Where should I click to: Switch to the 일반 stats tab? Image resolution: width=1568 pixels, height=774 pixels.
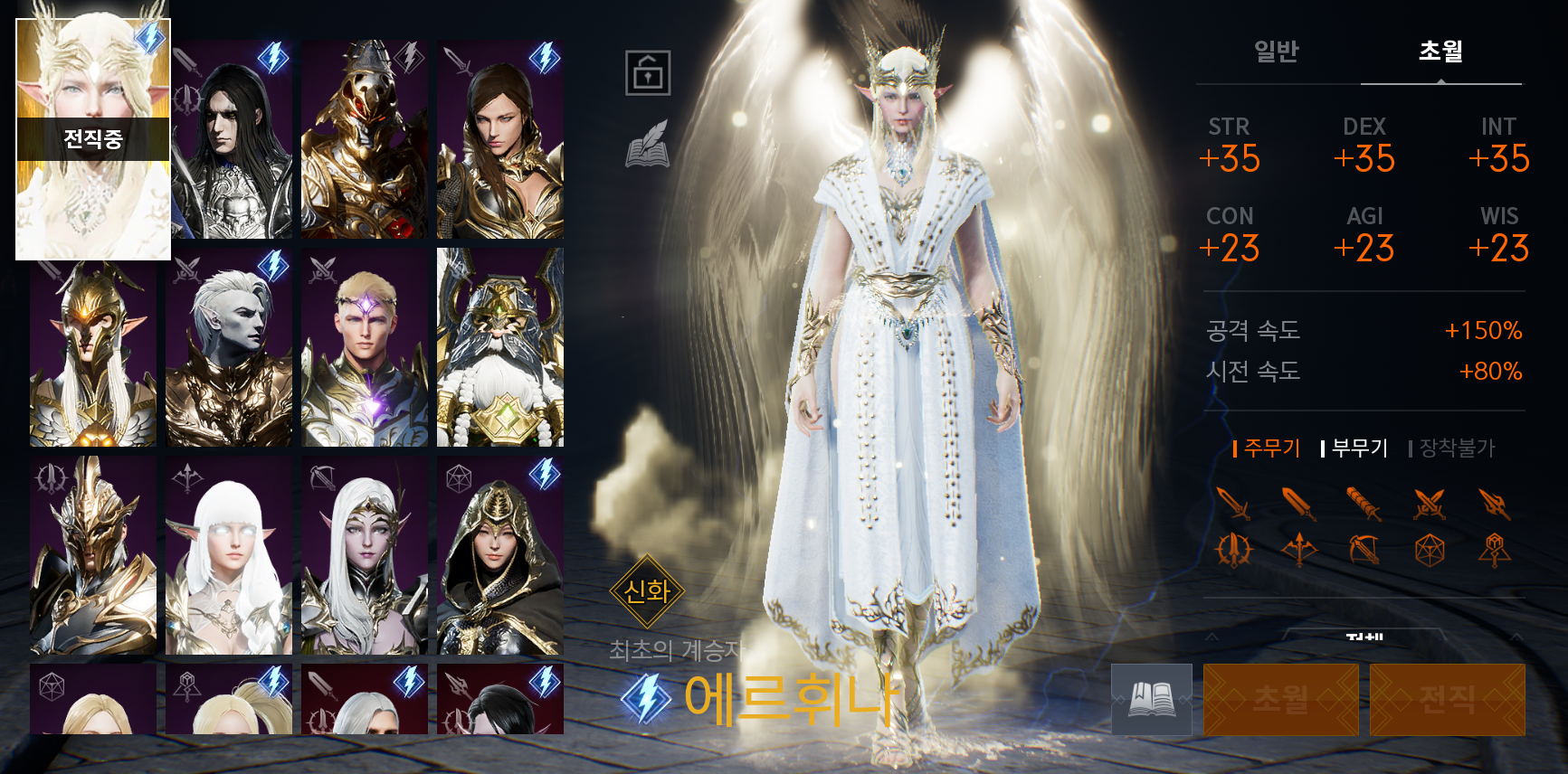coord(1276,52)
